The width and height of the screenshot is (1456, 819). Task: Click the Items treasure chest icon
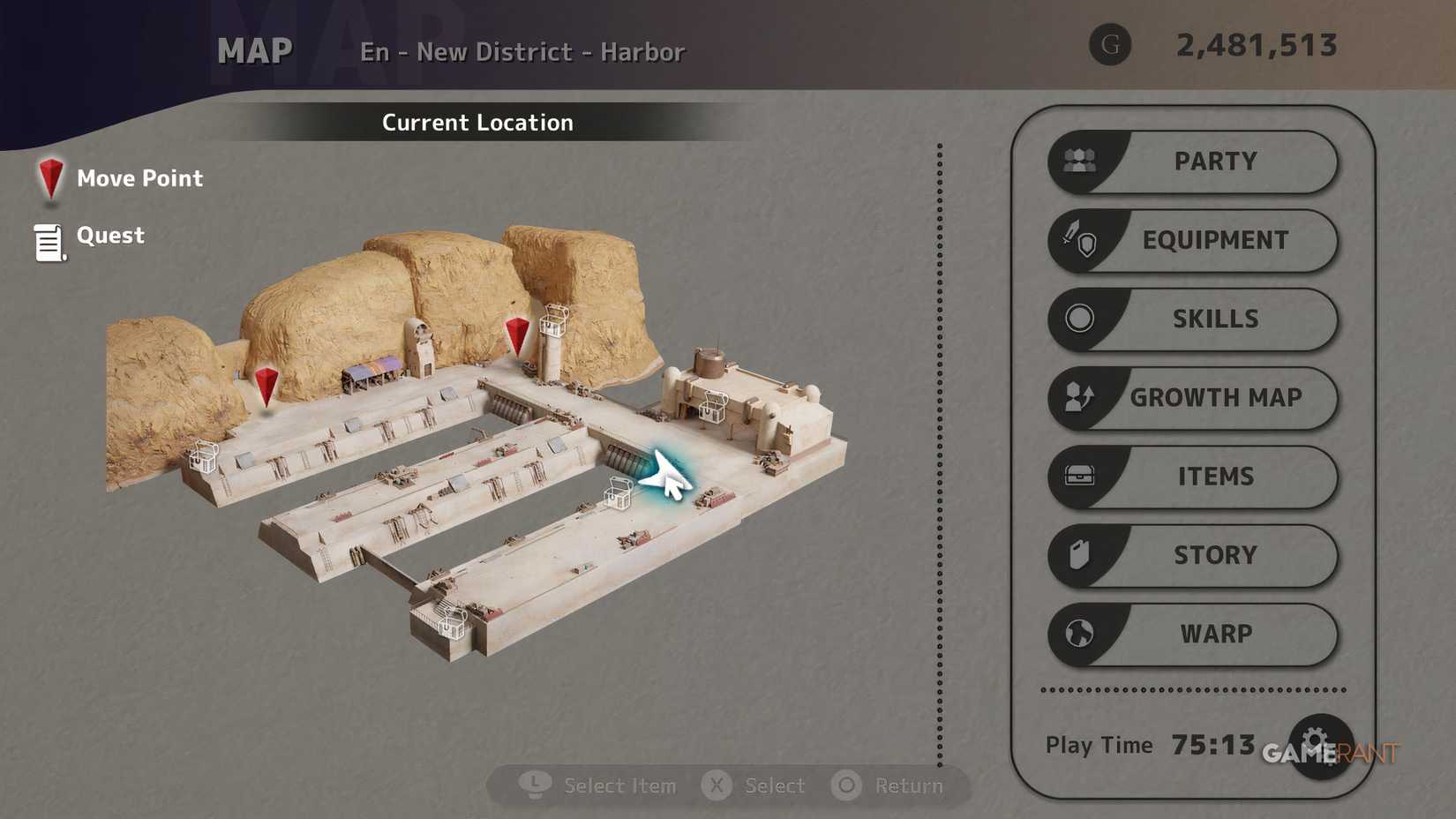(x=1078, y=477)
